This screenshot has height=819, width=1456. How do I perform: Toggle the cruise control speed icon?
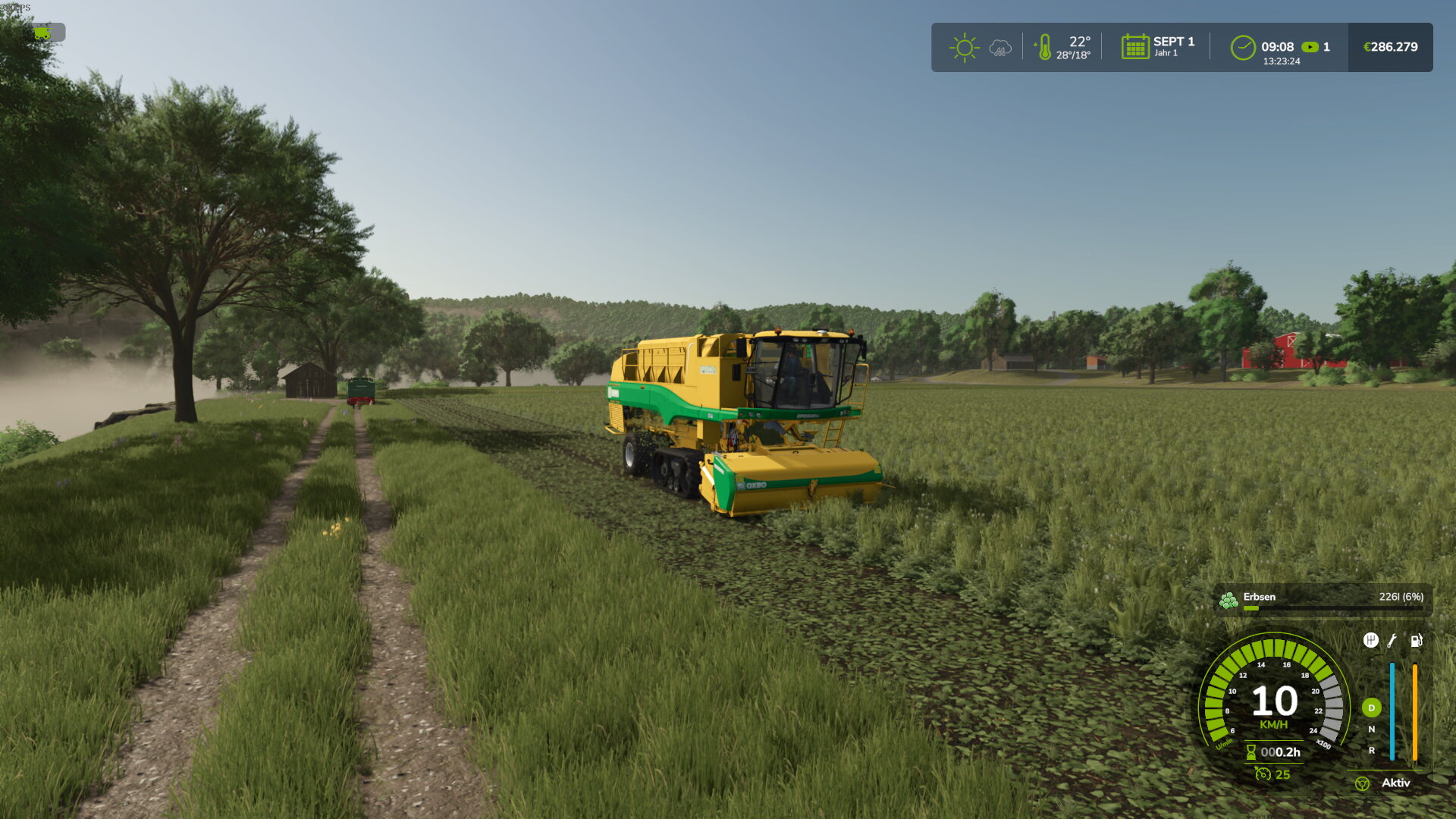tap(1263, 774)
